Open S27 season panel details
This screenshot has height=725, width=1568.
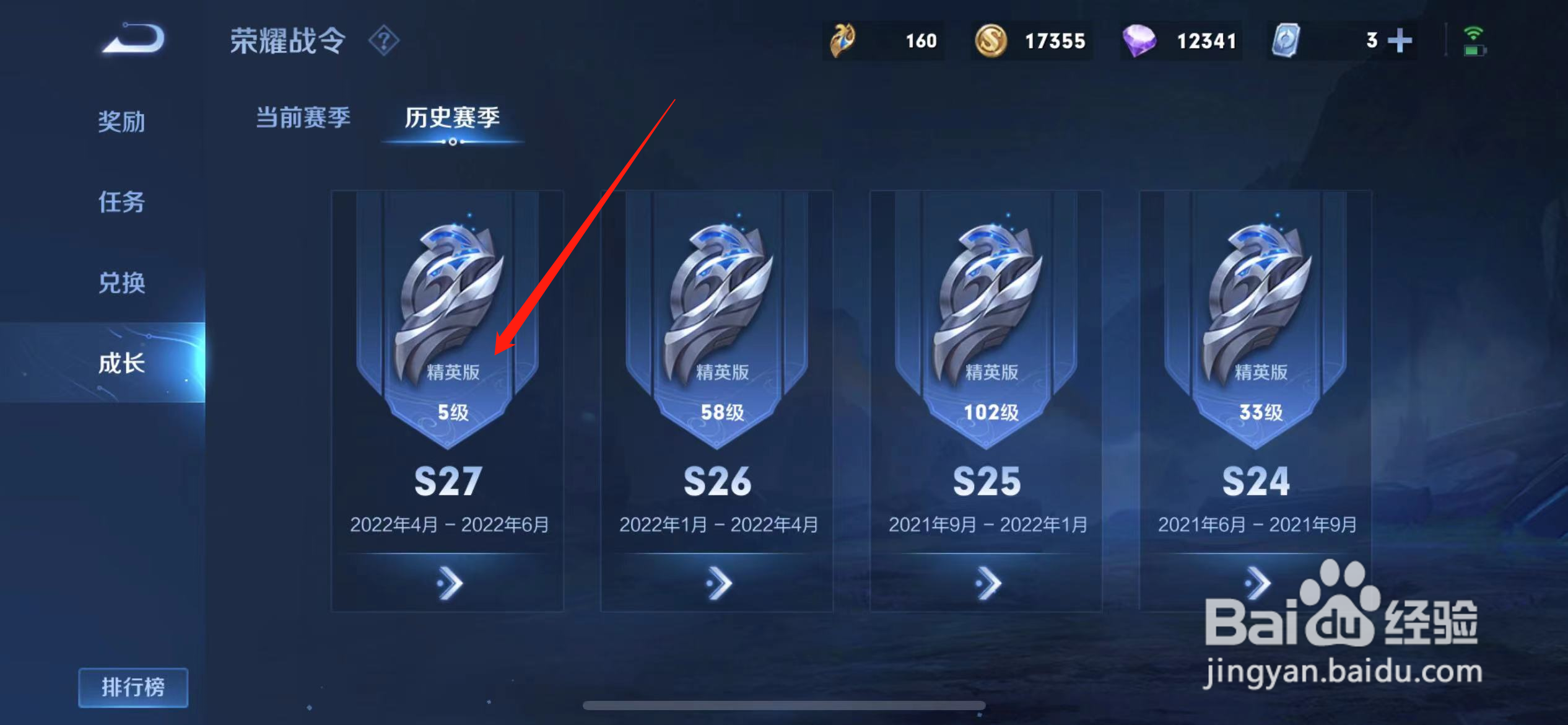click(447, 582)
